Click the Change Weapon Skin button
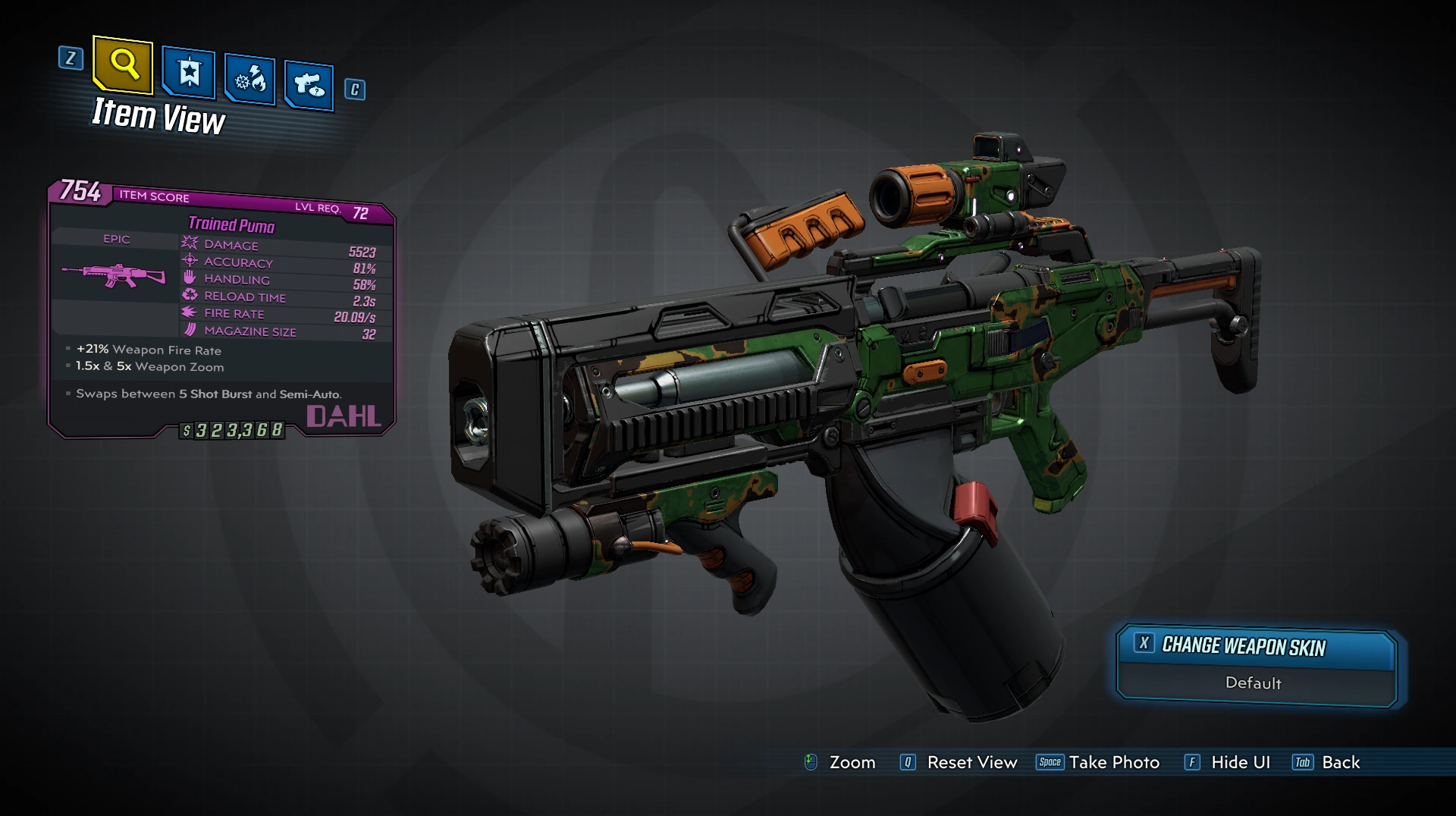The width and height of the screenshot is (1456, 816). click(1256, 645)
